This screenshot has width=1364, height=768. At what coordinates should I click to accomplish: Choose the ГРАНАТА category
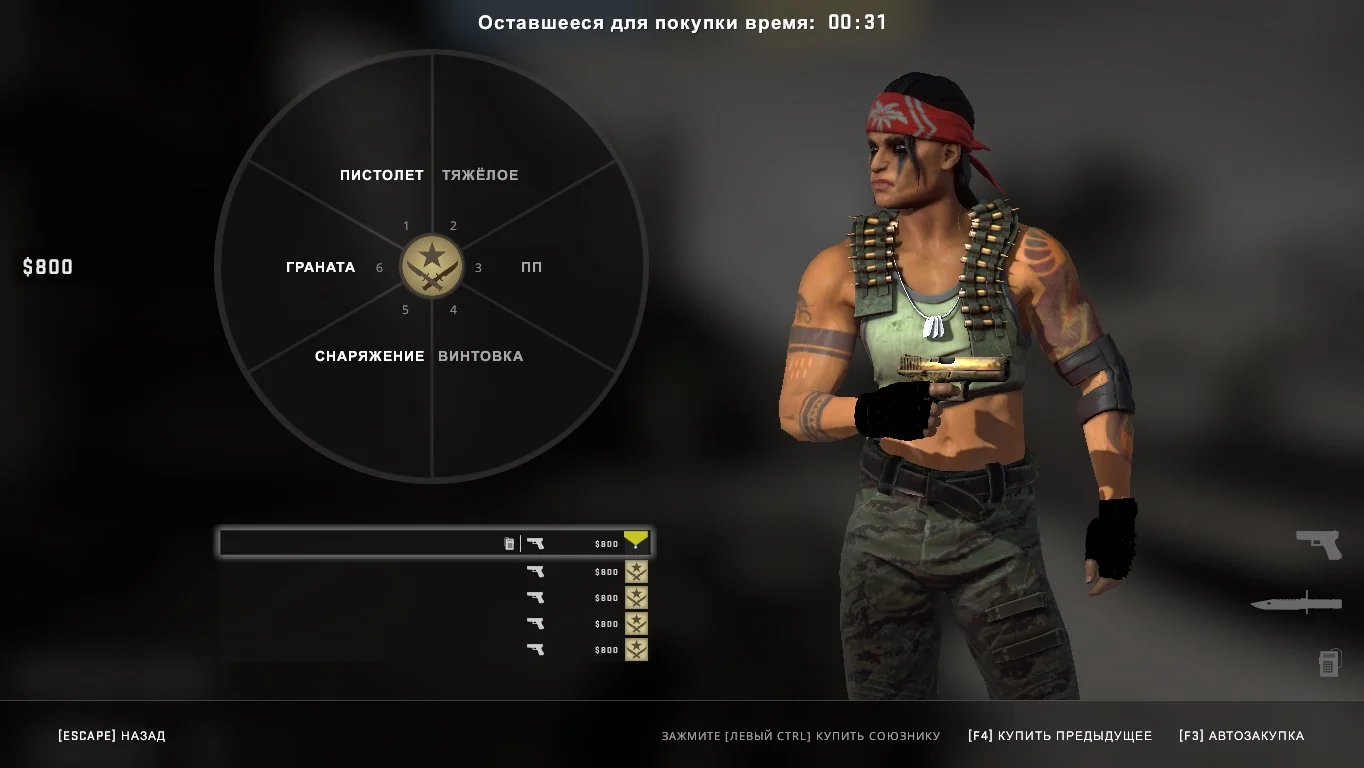(320, 267)
